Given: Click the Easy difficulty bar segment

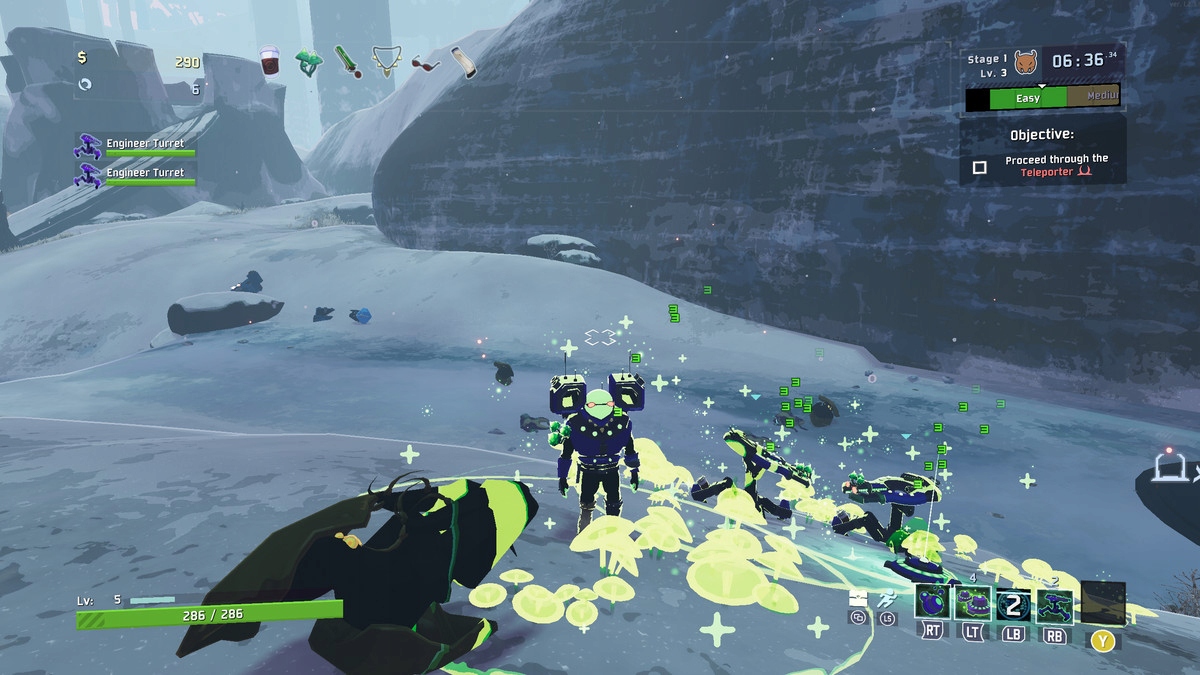Looking at the screenshot, I should pos(1028,98).
